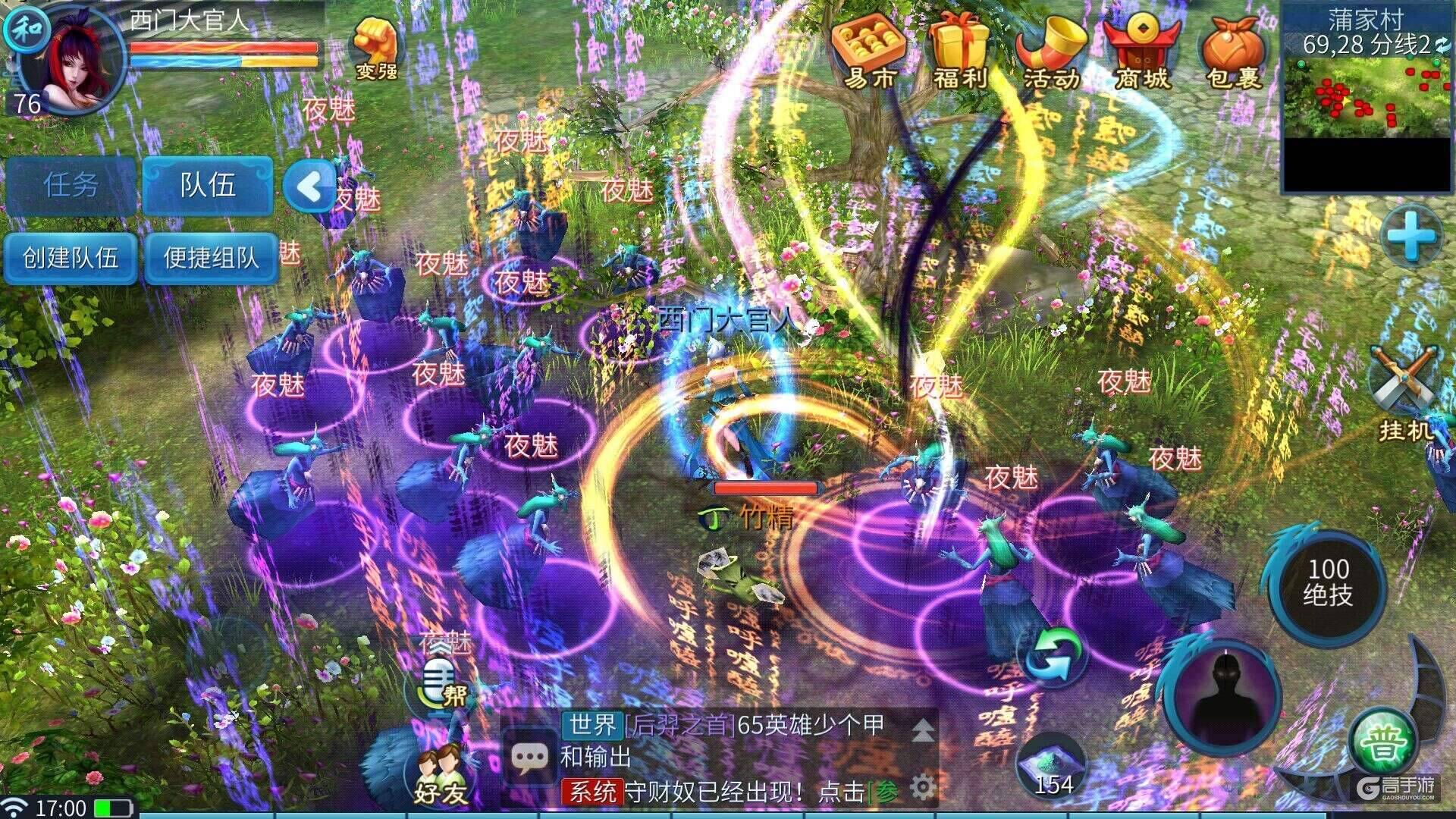The image size is (1456, 819).
Task: Expand the minimap via the plus icon
Action: (1414, 235)
